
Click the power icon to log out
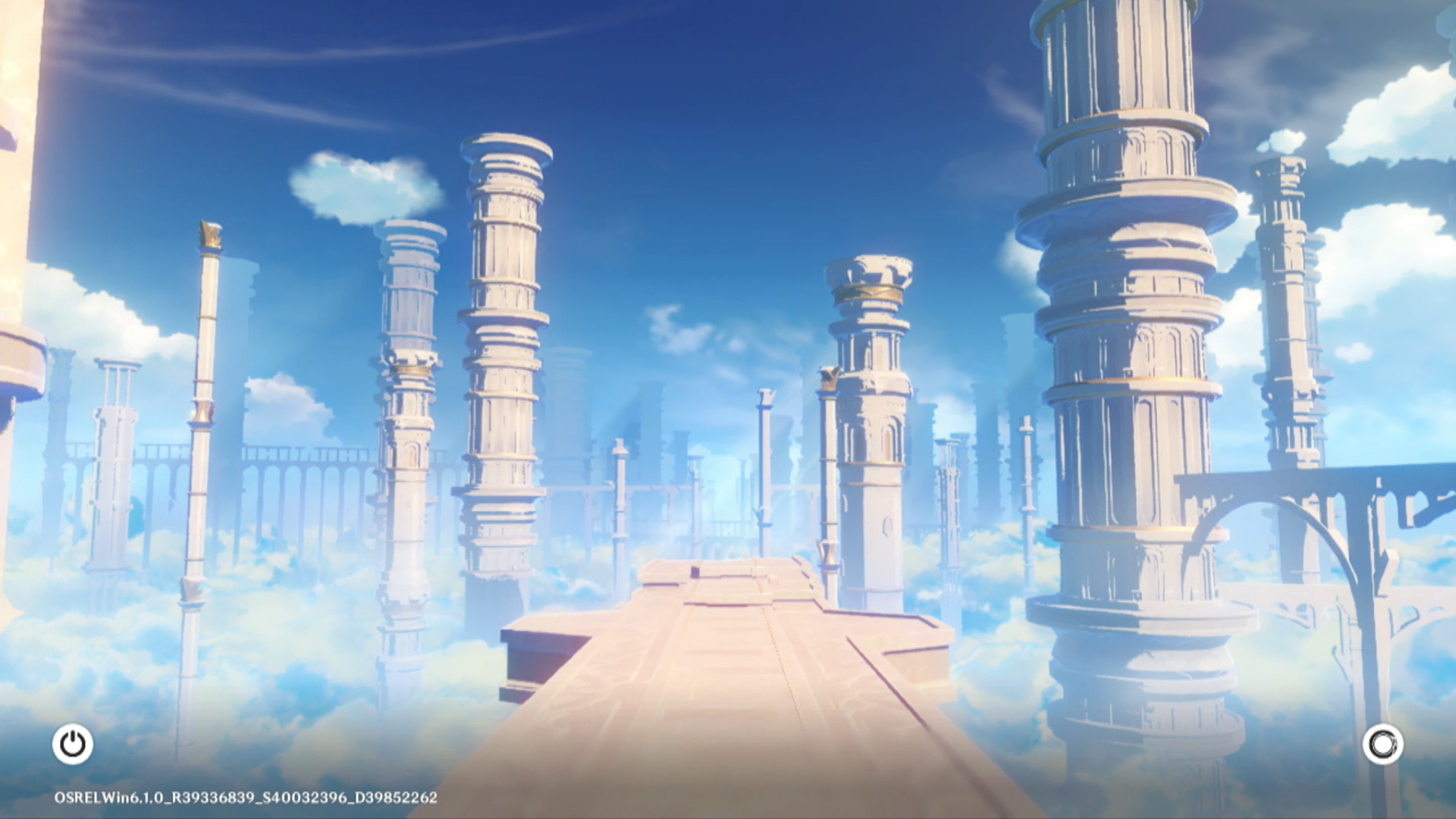tap(73, 744)
